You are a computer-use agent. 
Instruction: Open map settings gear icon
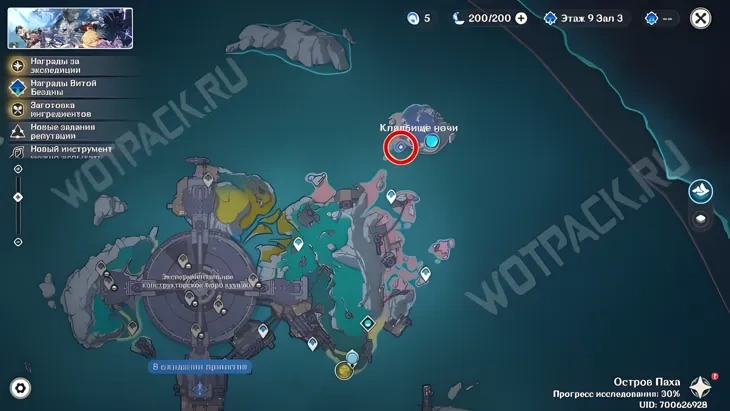point(20,388)
